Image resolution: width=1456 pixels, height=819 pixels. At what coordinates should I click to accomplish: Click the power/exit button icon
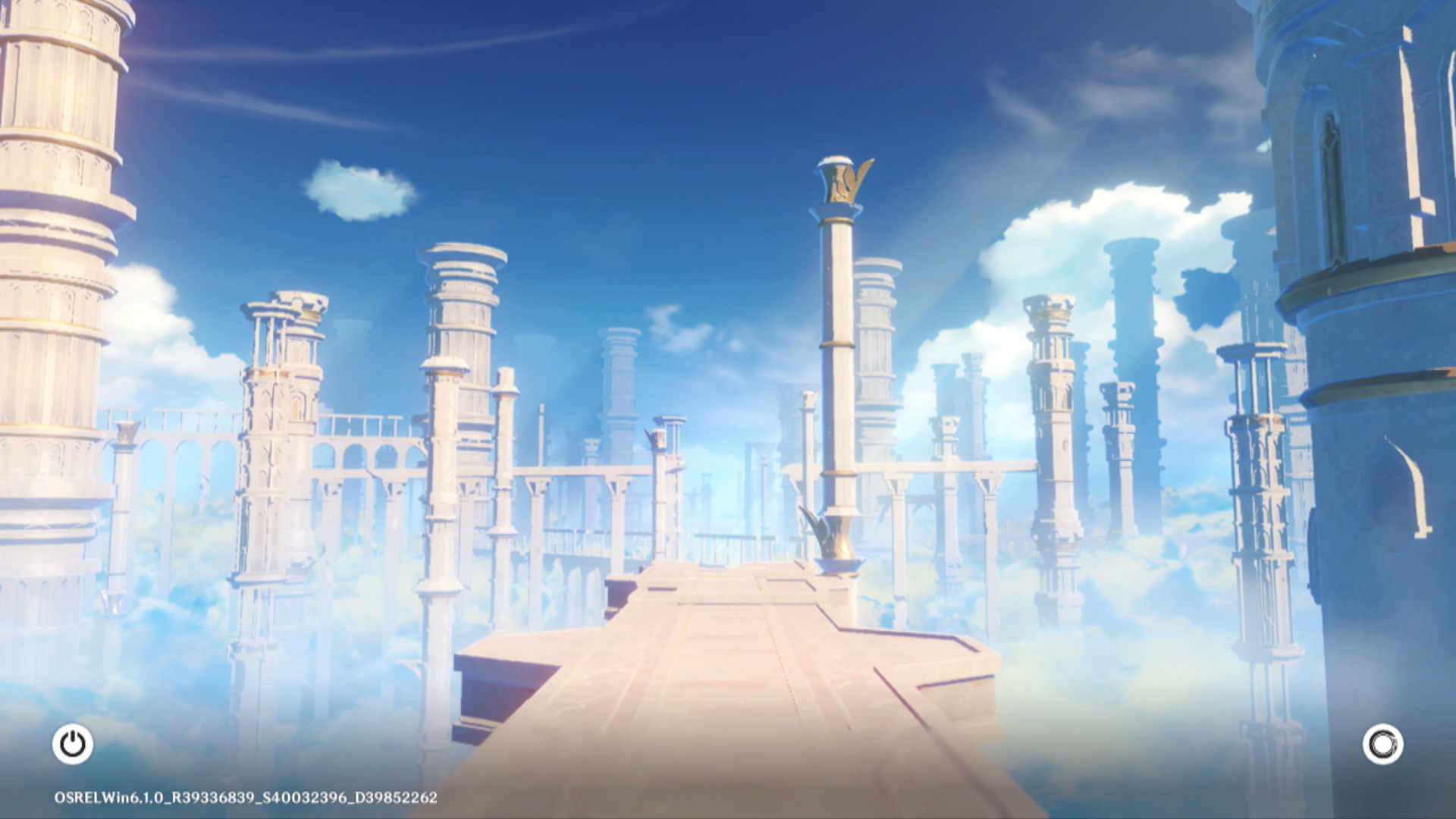(73, 744)
